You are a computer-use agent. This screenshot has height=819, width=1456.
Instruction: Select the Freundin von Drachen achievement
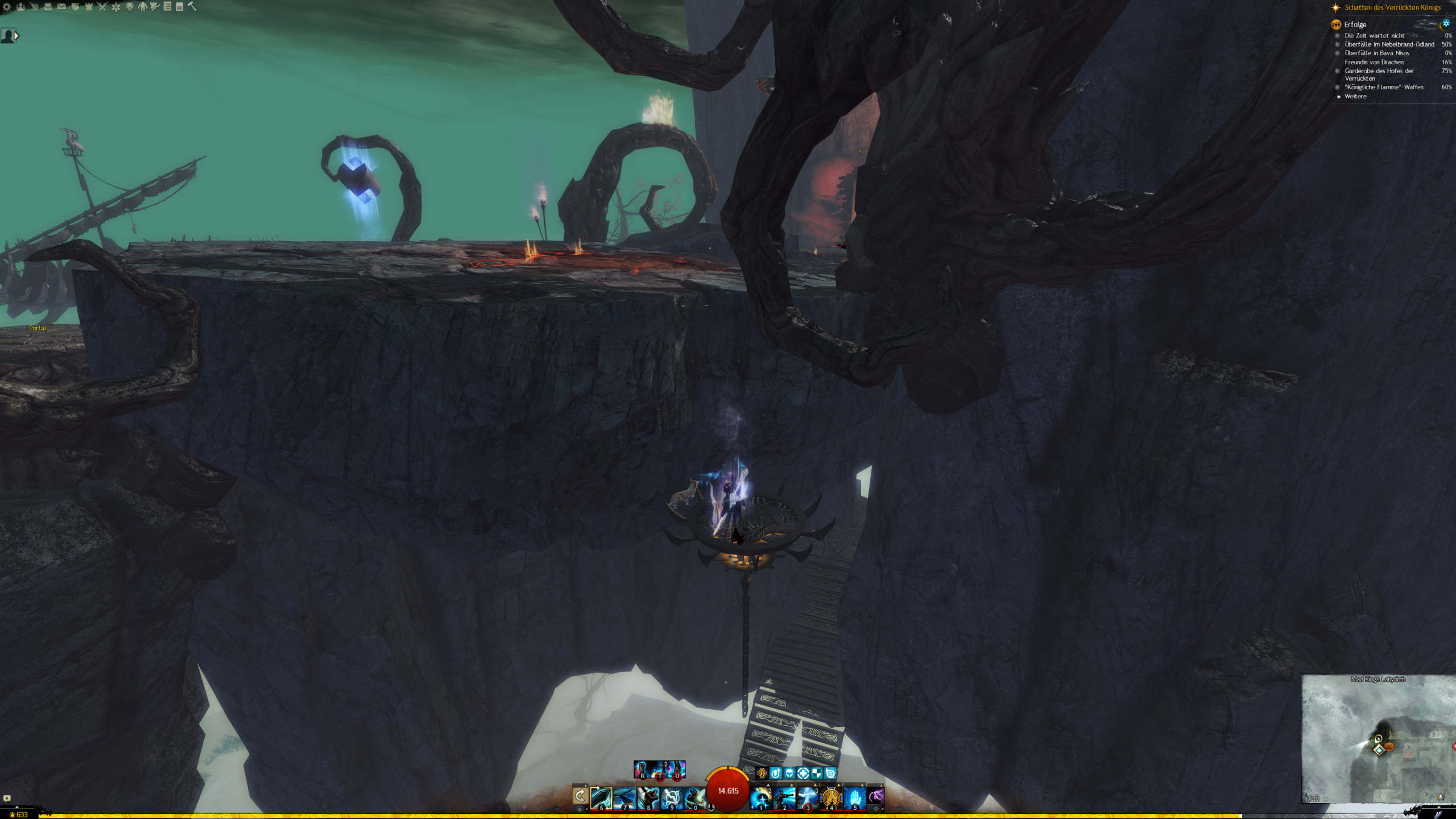point(1374,62)
